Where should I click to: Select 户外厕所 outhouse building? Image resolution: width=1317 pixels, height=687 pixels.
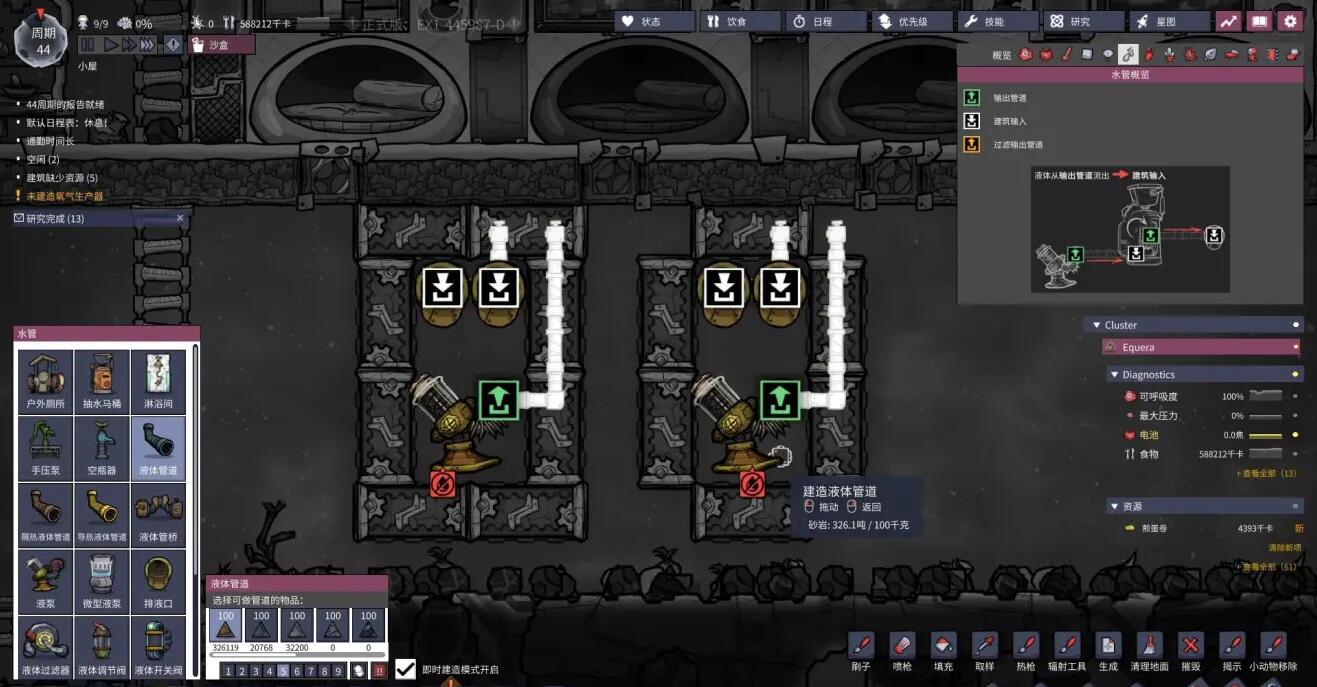[45, 381]
